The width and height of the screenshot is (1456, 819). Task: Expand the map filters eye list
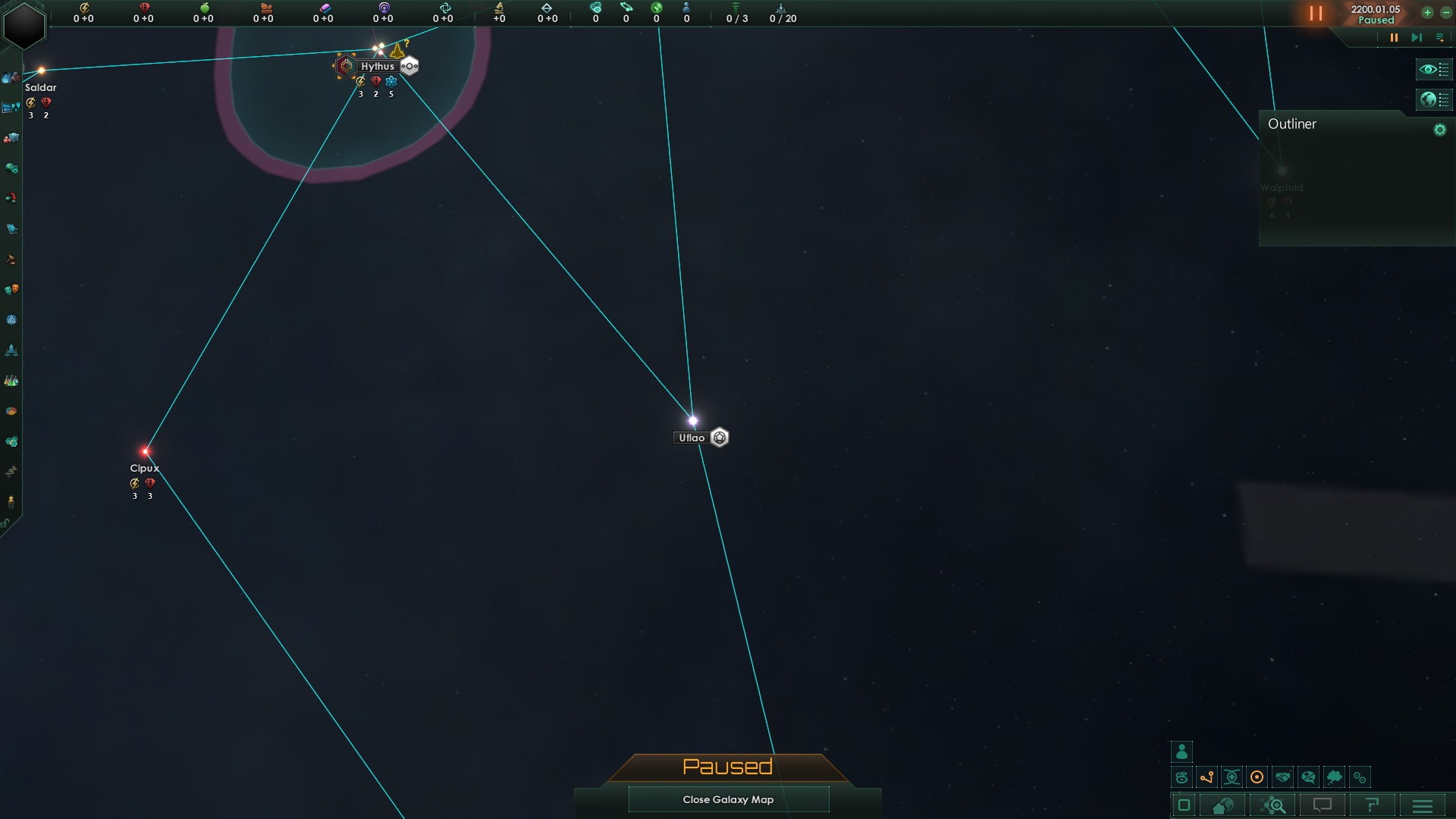click(1434, 69)
